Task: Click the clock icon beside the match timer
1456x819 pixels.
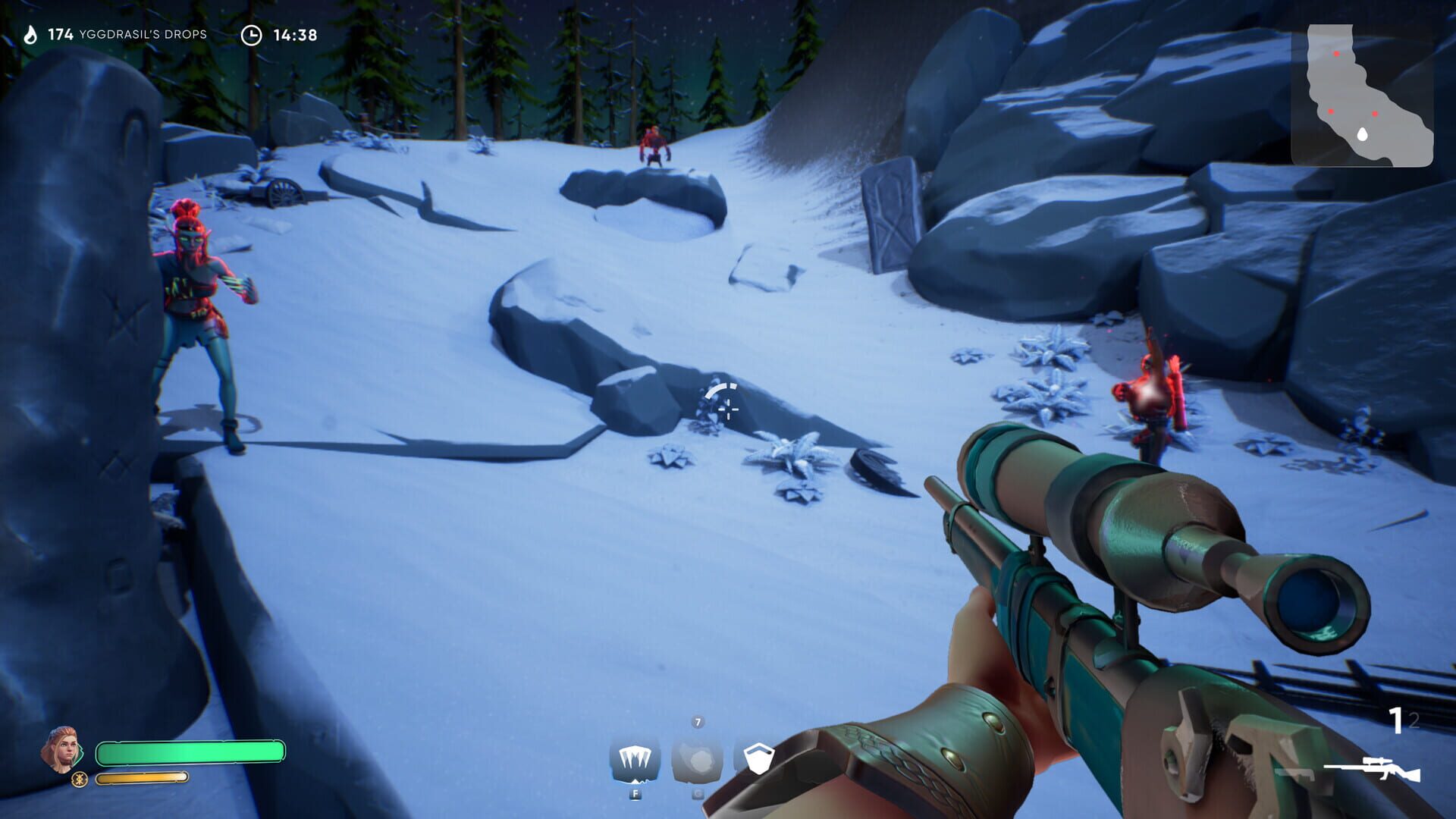Action: coord(250,33)
